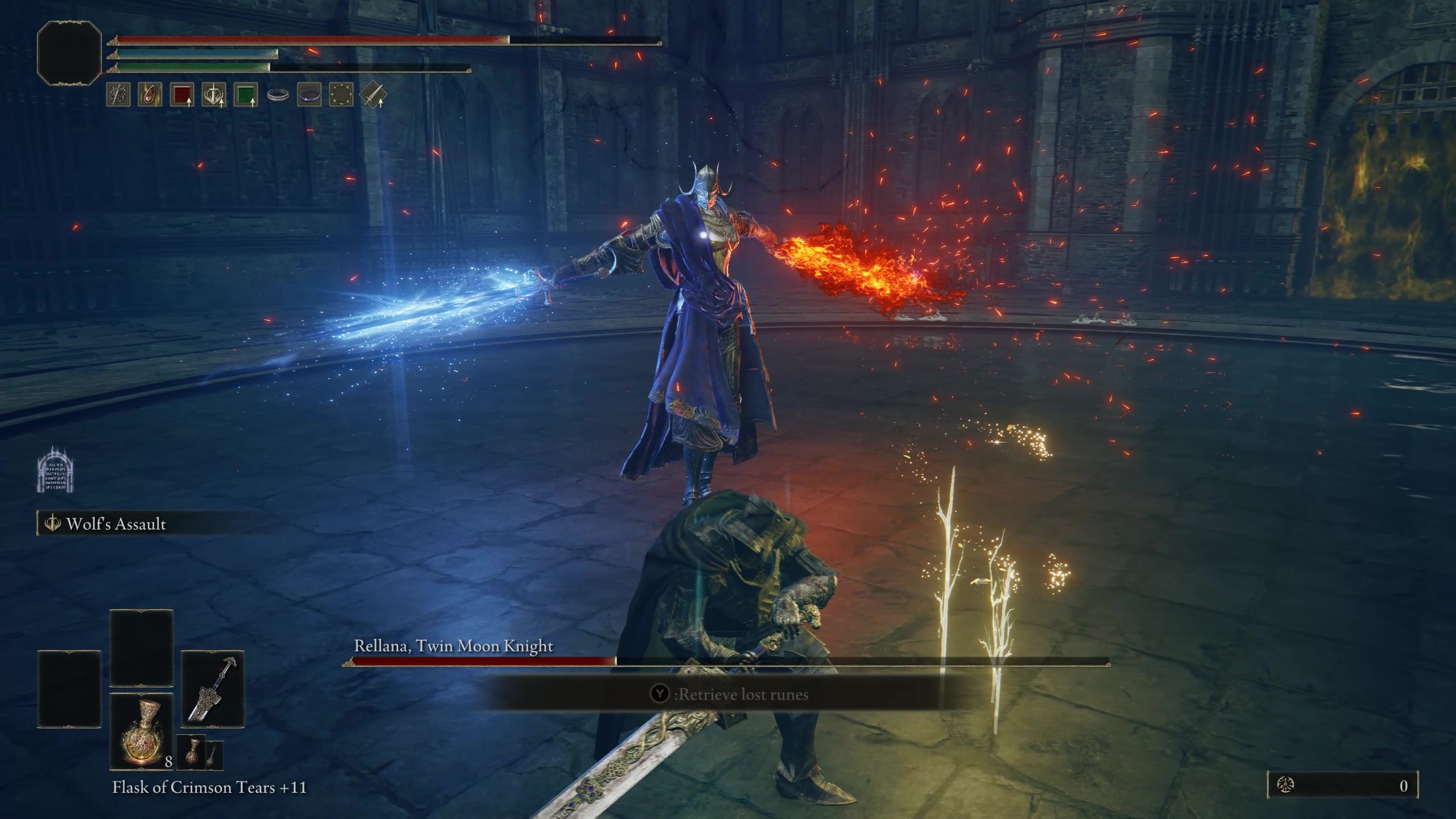Viewport: 1456px width, 819px height.
Task: Check the purple glowing ring status icon
Action: 309,95
